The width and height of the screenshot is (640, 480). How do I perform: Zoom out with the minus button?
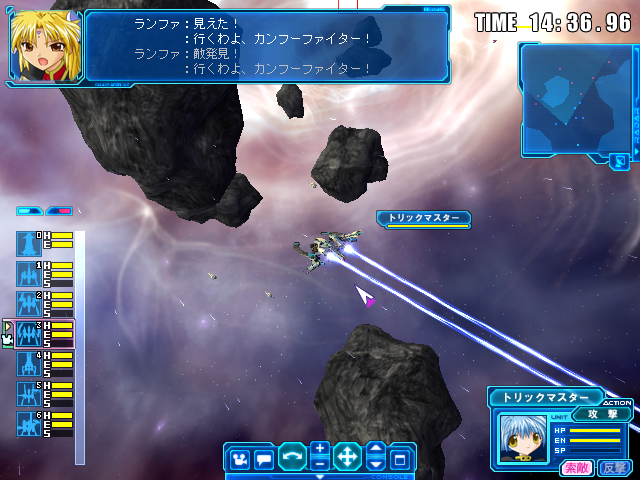[x=319, y=465]
